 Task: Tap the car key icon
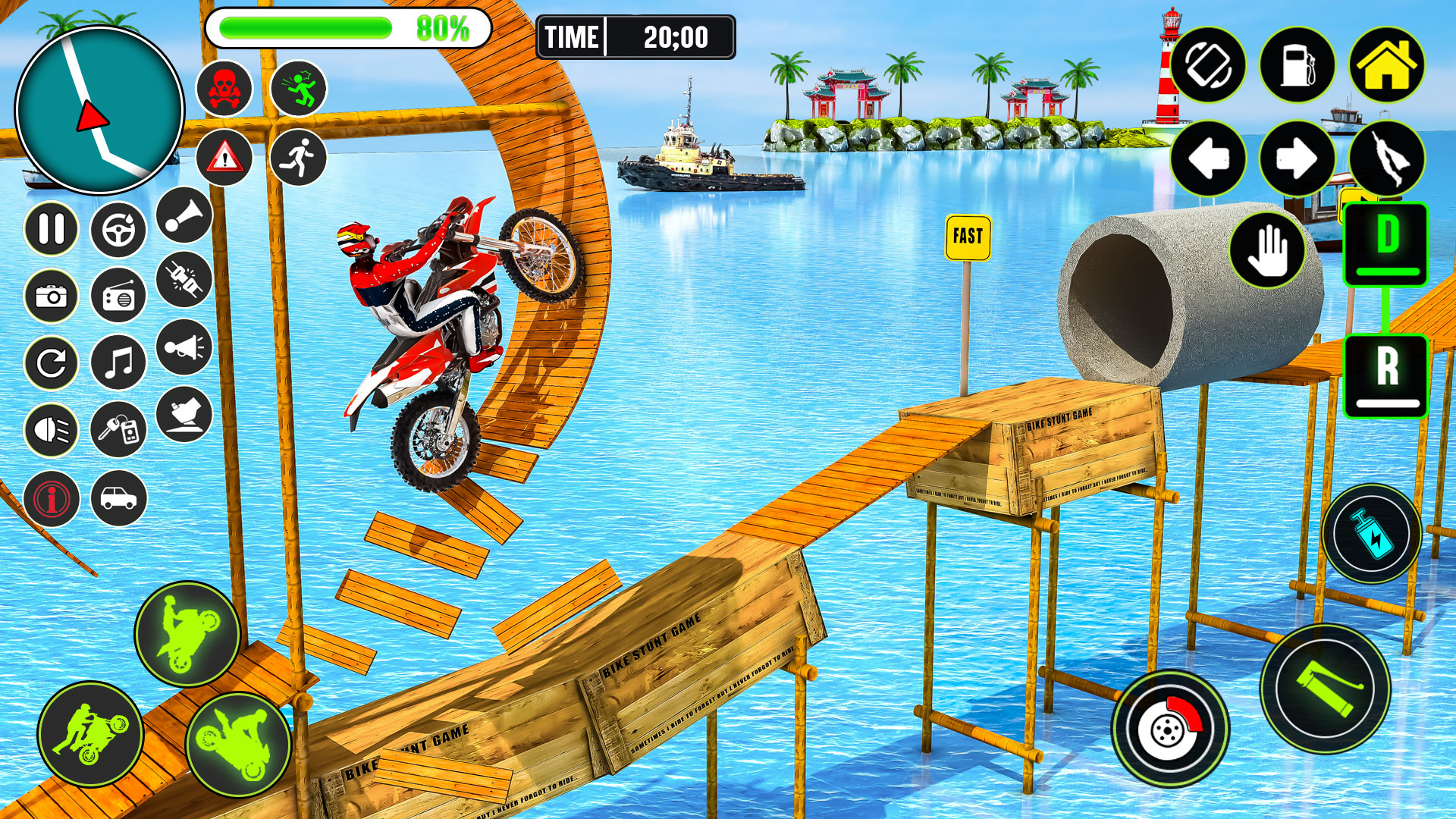[x=118, y=430]
